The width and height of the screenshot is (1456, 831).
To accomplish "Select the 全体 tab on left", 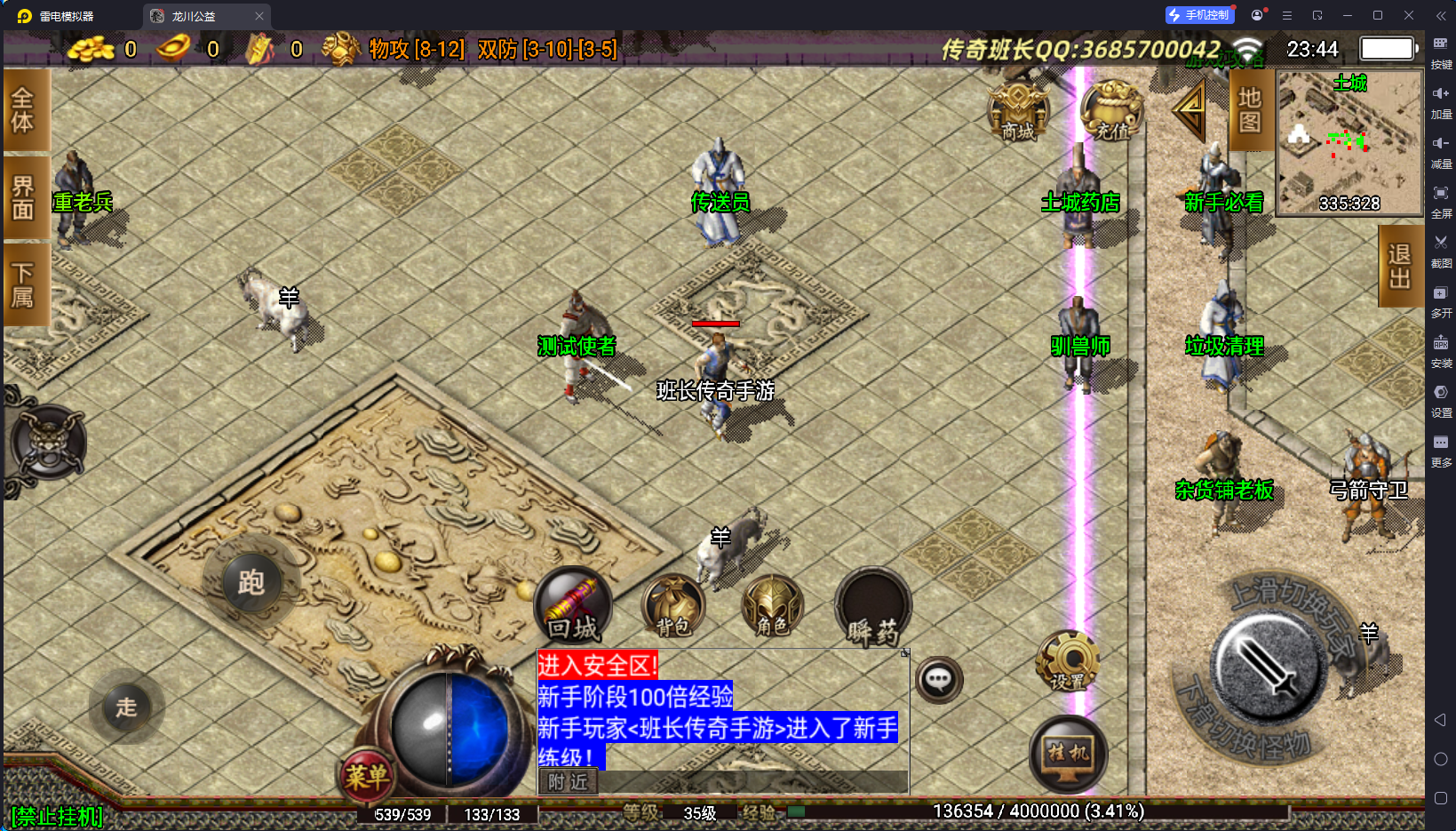I will point(24,109).
